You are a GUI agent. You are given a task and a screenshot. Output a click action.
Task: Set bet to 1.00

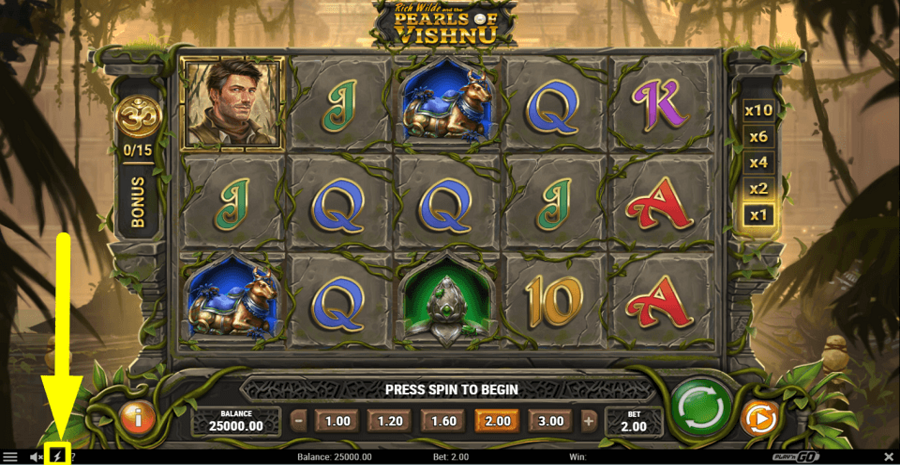[339, 421]
